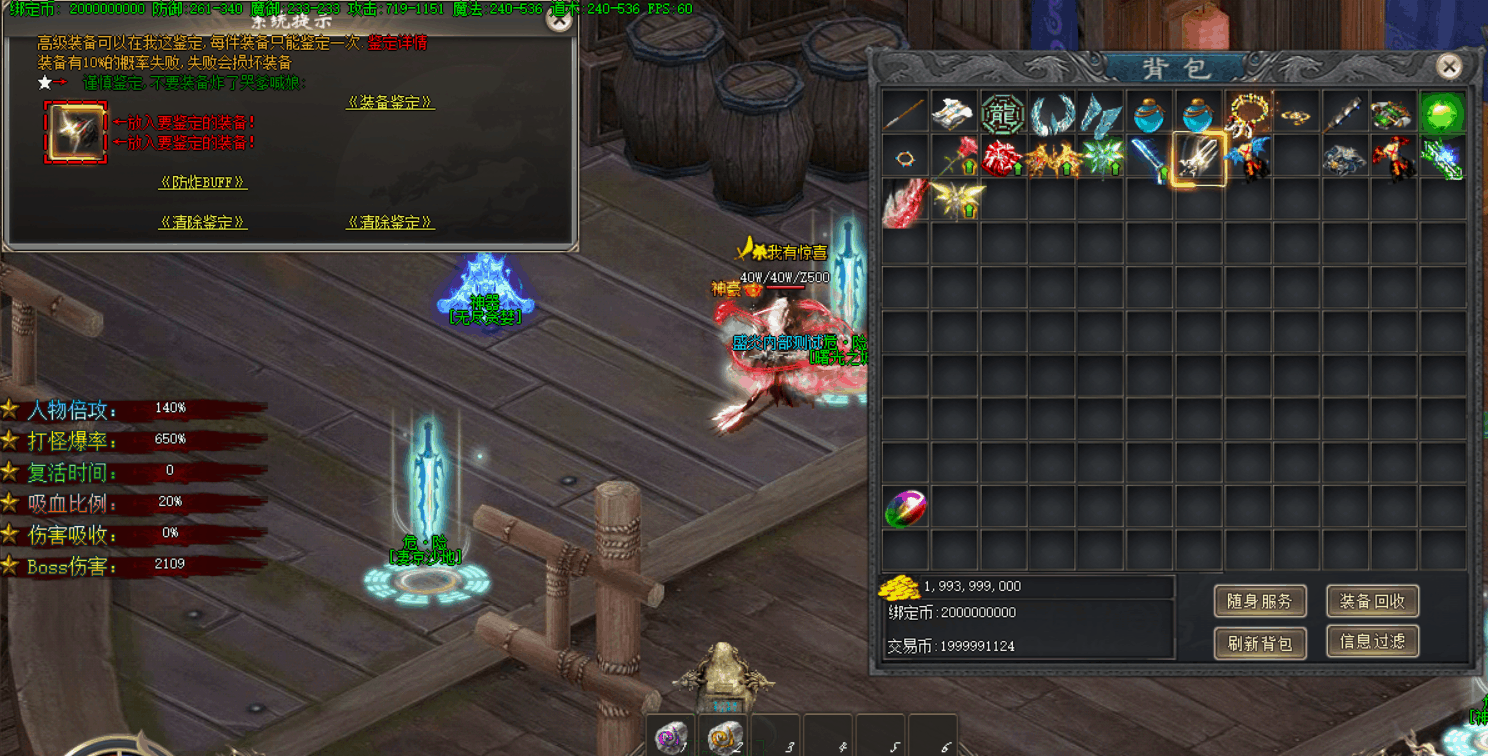Select the white folded scroll item
Screen dimensions: 1488x756
click(953, 113)
